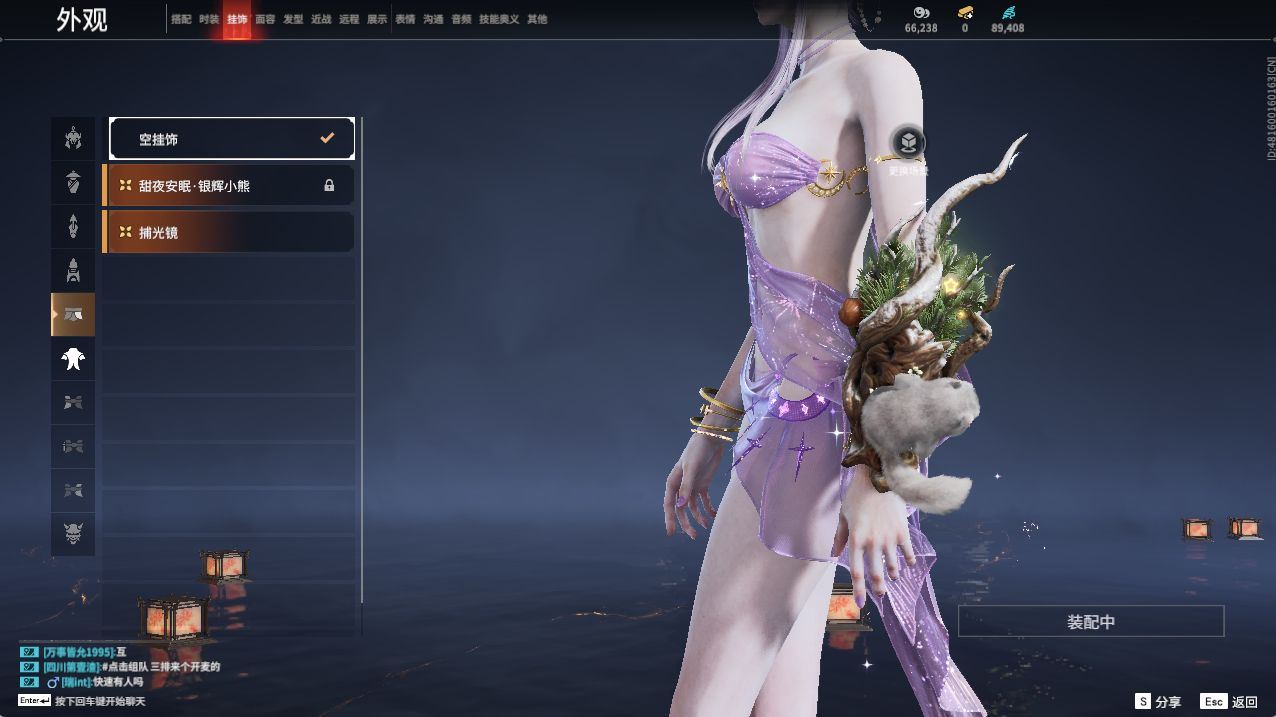Select the demon mask category icon
1276x717 pixels.
tap(73, 535)
